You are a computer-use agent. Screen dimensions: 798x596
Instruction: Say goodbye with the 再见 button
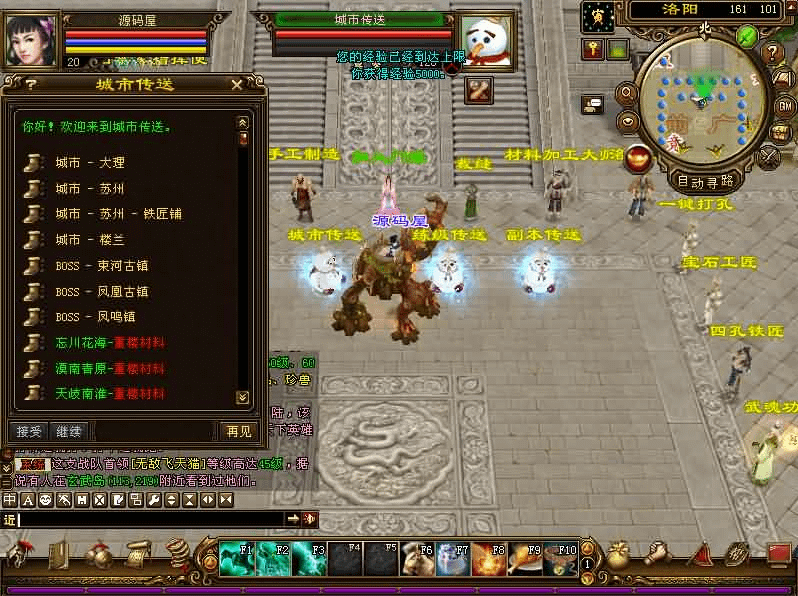click(x=239, y=431)
